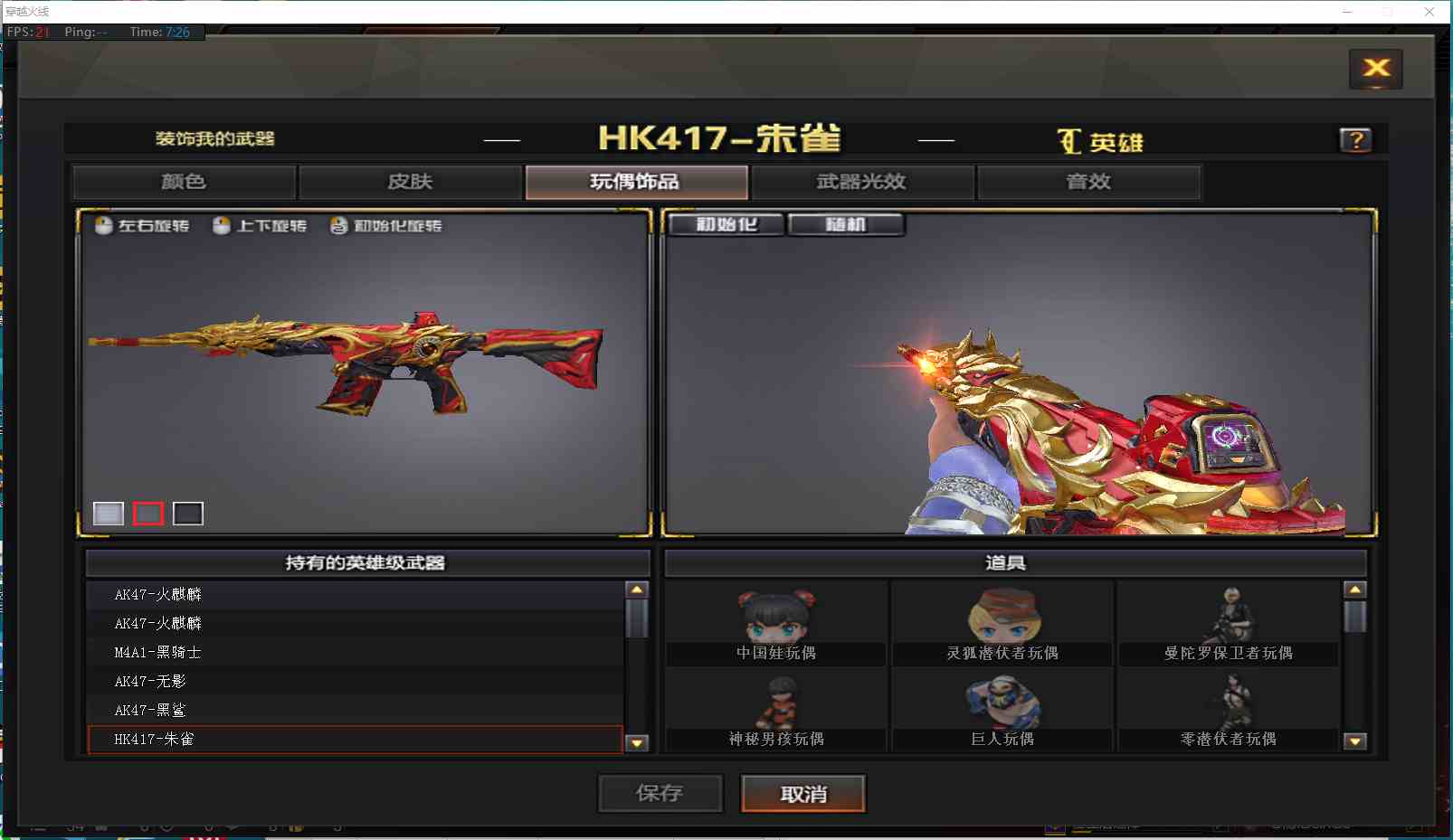Switch to the 颜色 tab
Image resolution: width=1453 pixels, height=840 pixels.
click(183, 181)
